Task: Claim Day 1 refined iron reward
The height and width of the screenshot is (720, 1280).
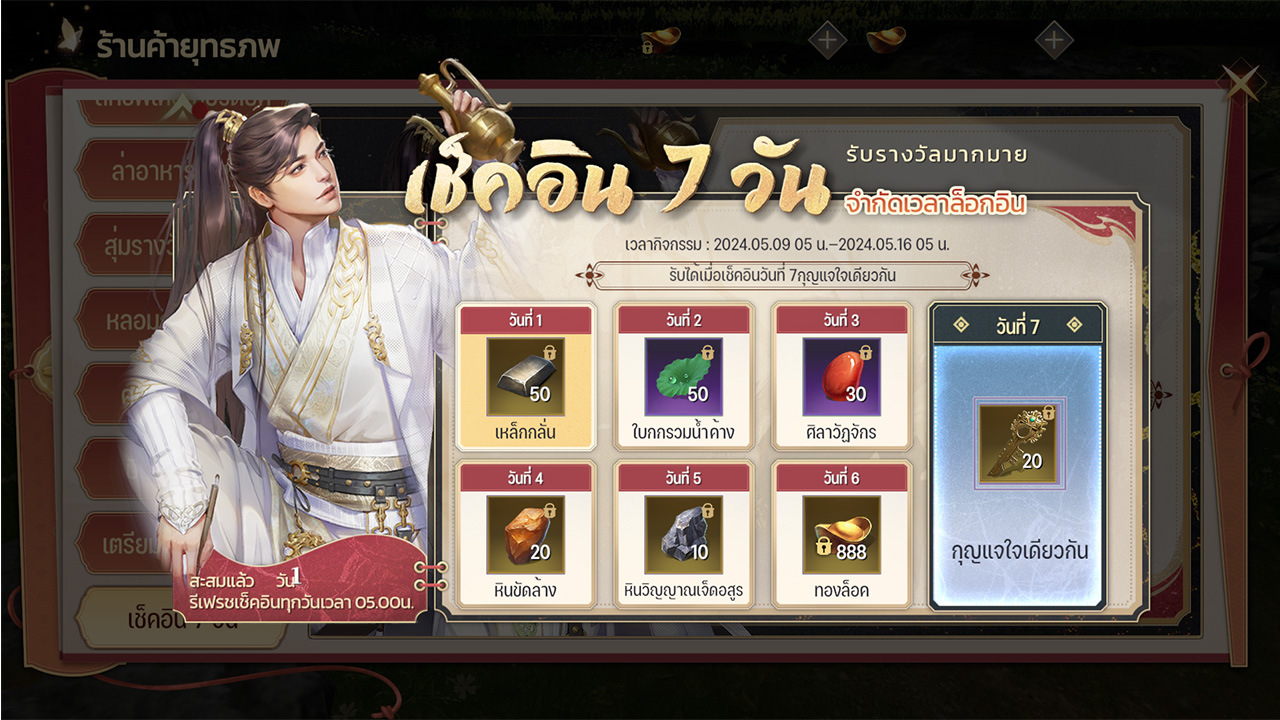Action: pos(525,376)
